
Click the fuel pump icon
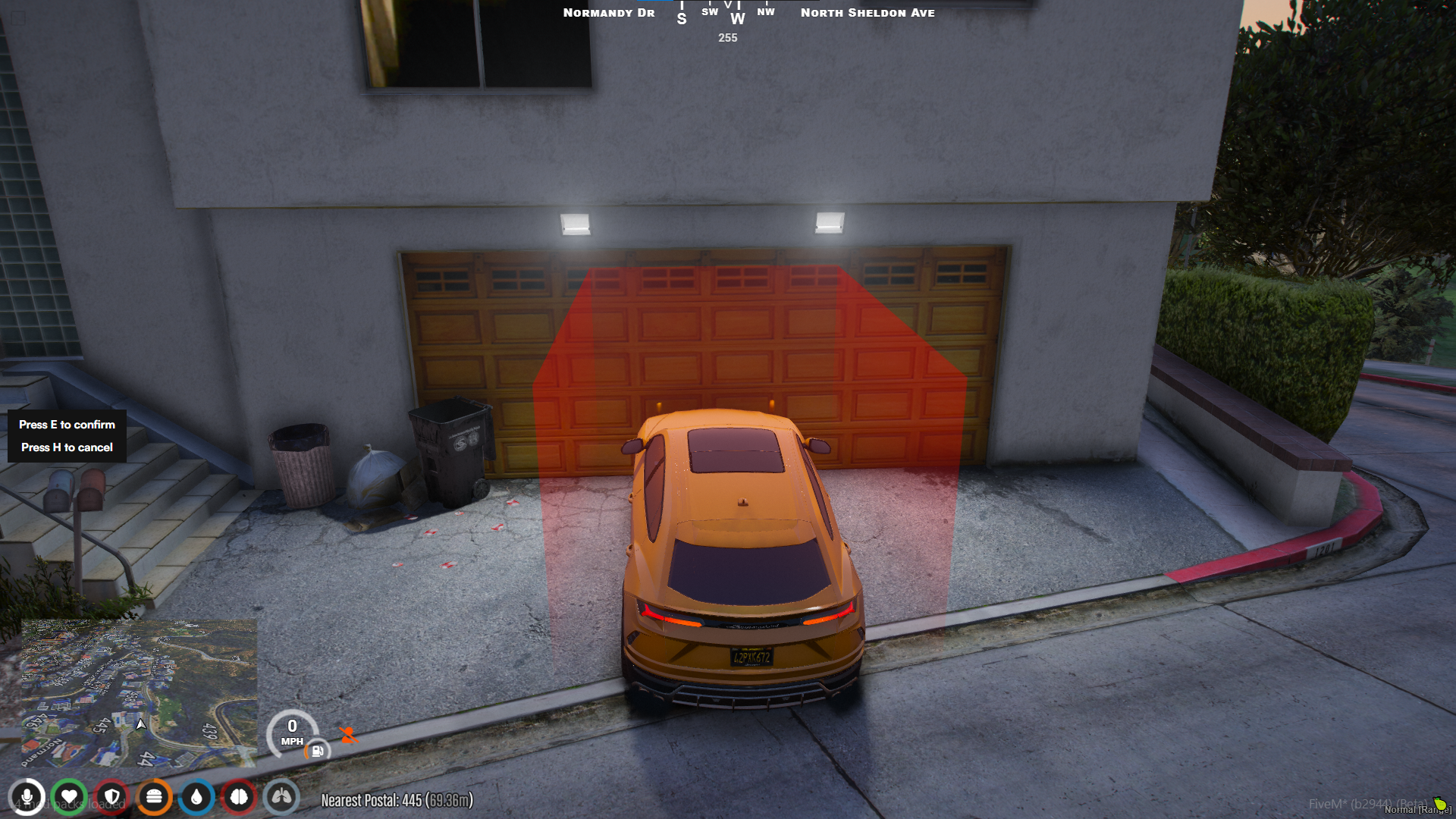point(318,751)
